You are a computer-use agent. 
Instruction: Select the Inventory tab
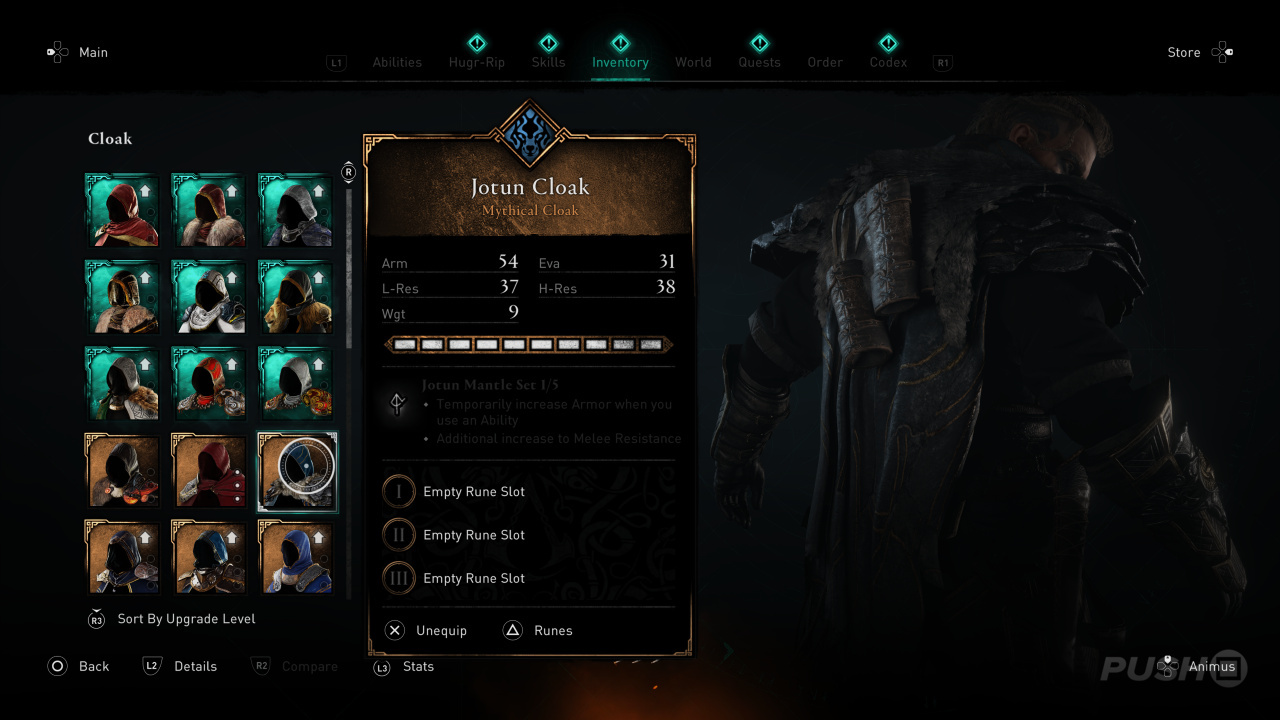620,62
